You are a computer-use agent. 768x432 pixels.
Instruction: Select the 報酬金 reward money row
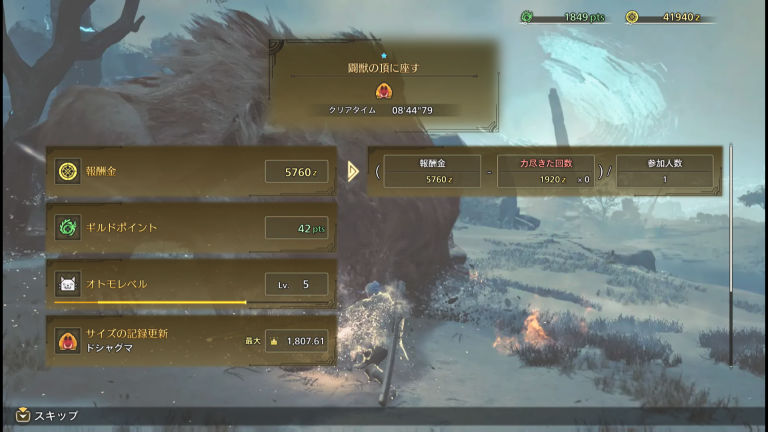point(191,171)
